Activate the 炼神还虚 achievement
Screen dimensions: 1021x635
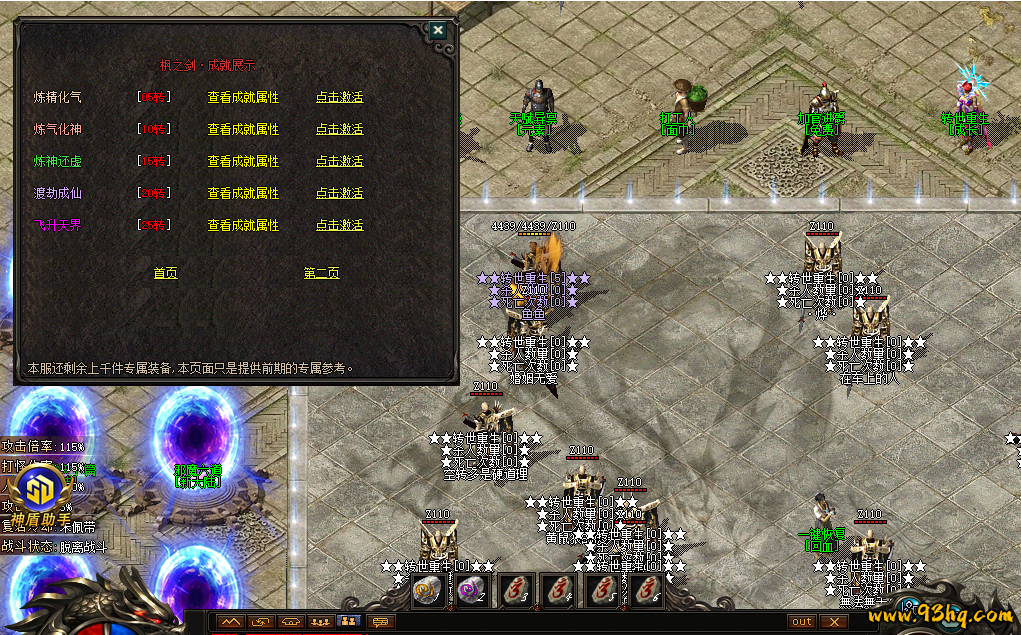[x=339, y=162]
